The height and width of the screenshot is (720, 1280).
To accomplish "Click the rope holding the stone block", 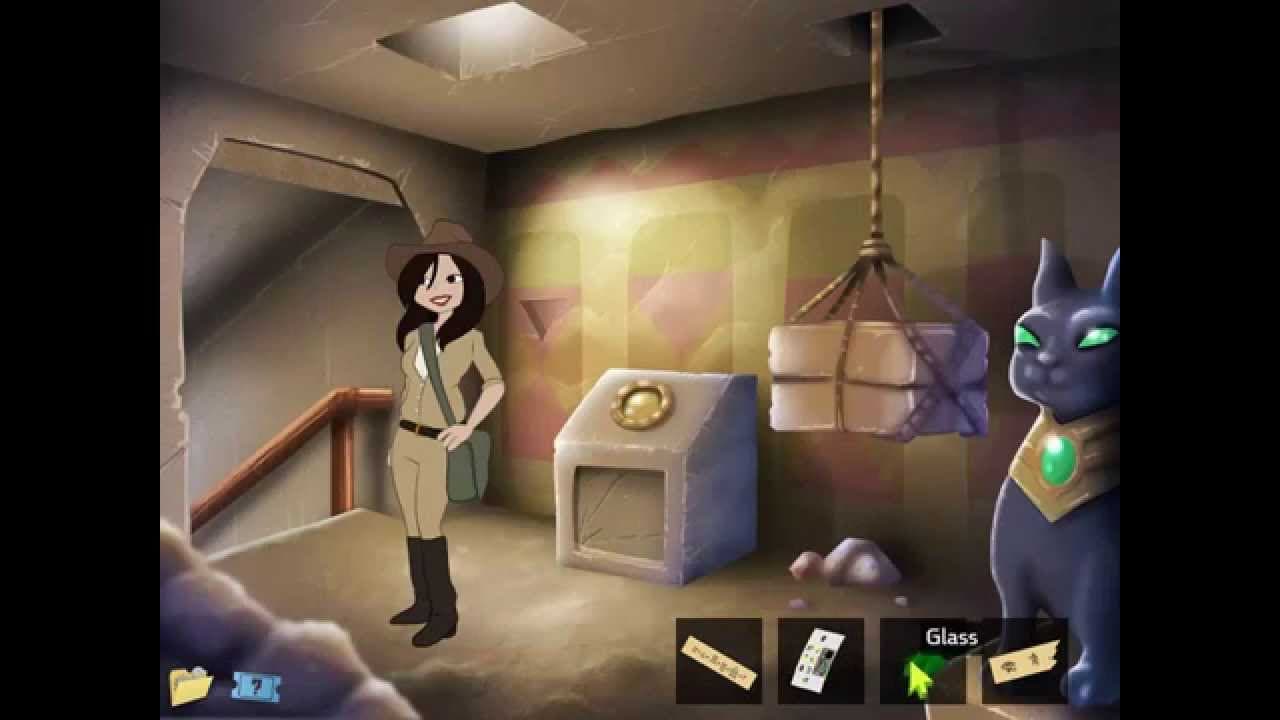I will coord(875,150).
